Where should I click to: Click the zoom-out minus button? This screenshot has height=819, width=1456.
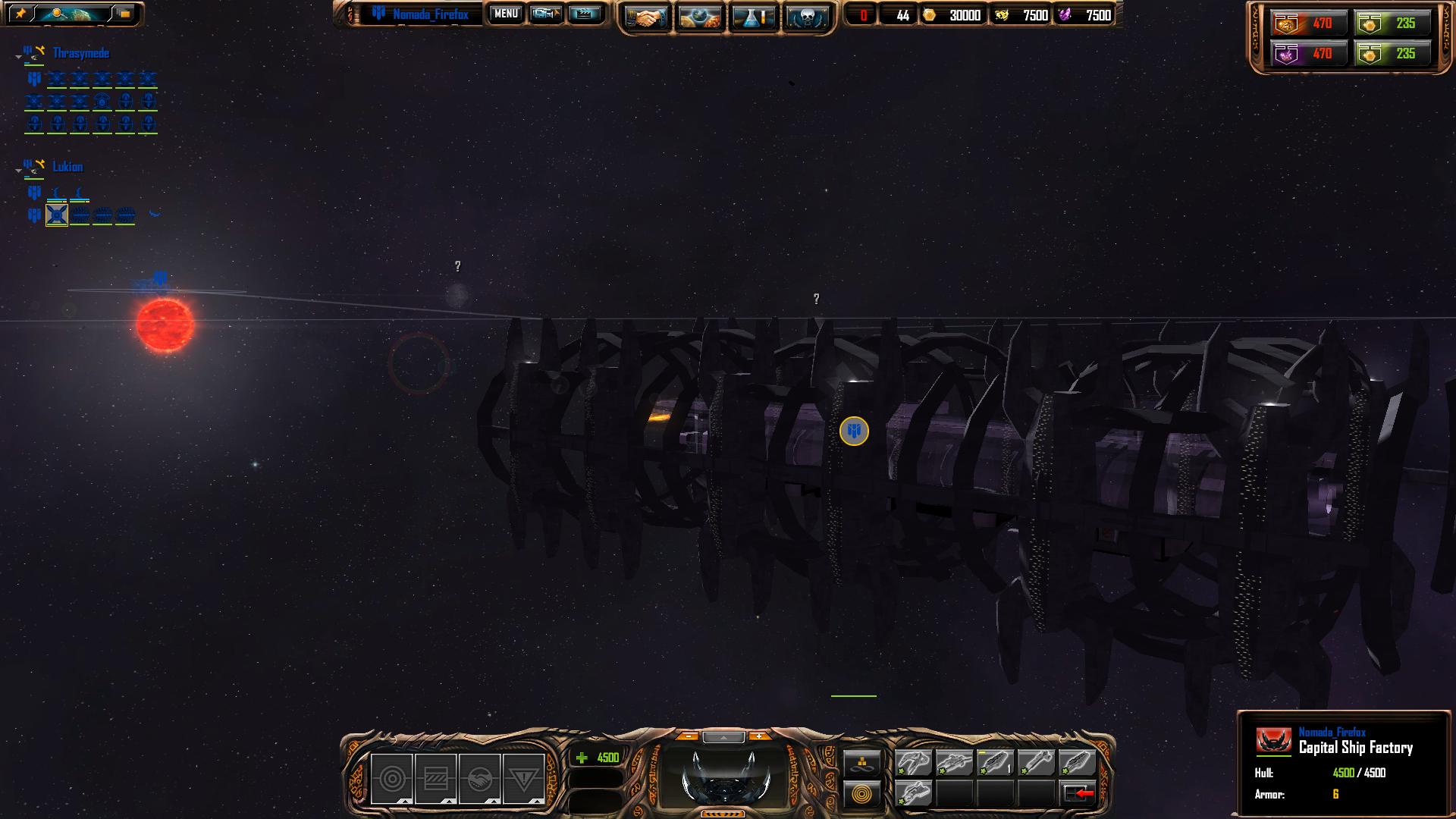tap(687, 736)
